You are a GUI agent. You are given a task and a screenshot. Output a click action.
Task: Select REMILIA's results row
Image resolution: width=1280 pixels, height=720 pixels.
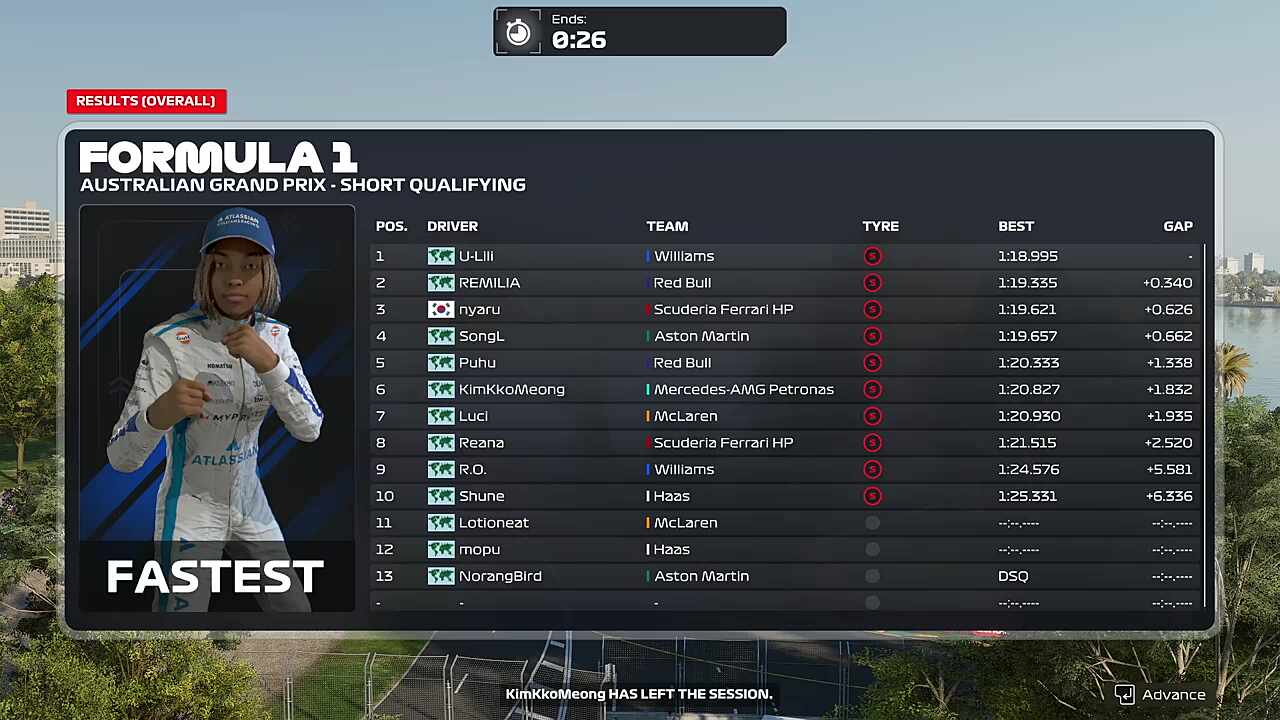coord(785,283)
